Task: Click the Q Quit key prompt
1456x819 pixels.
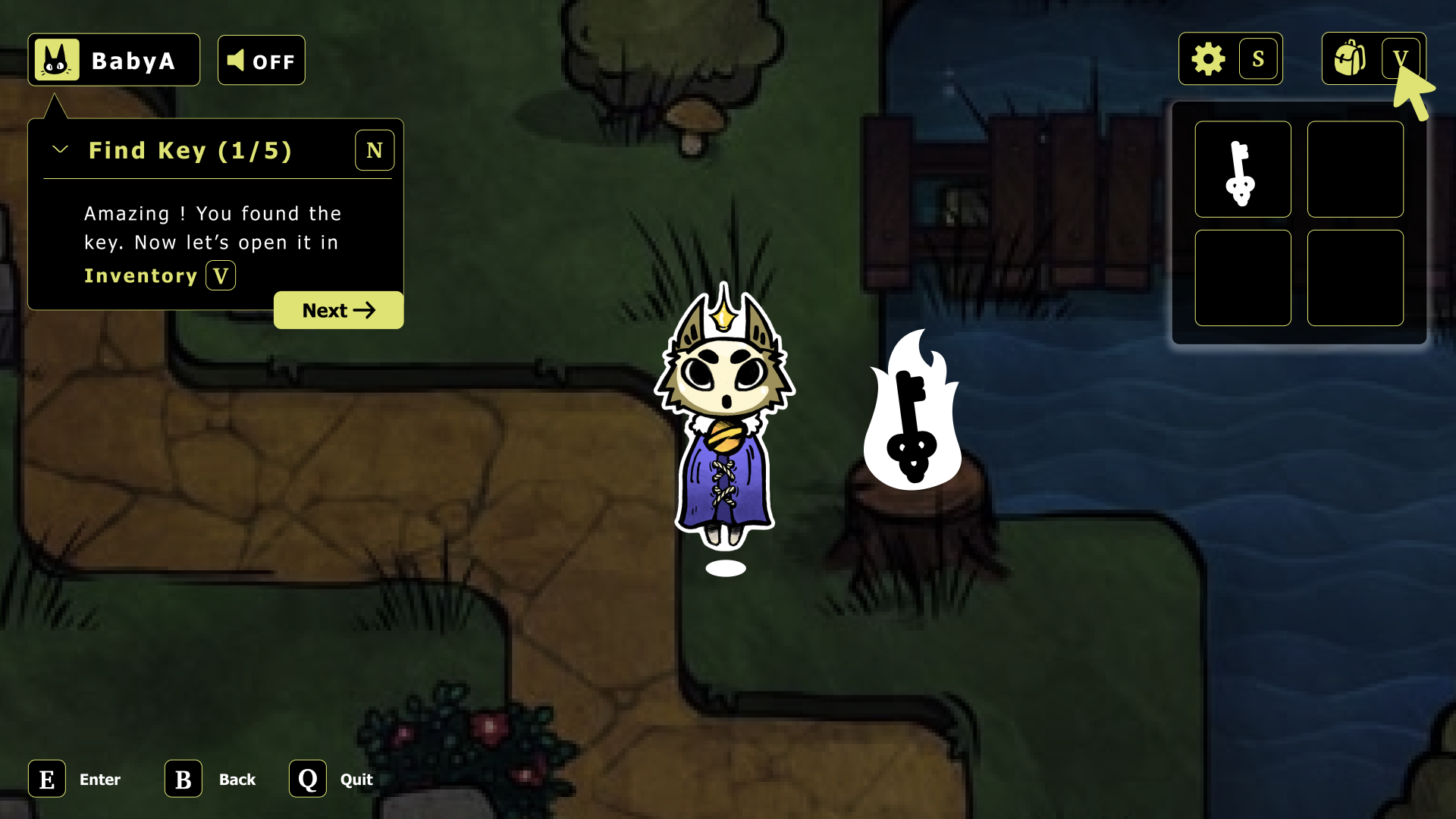Action: coord(306,779)
